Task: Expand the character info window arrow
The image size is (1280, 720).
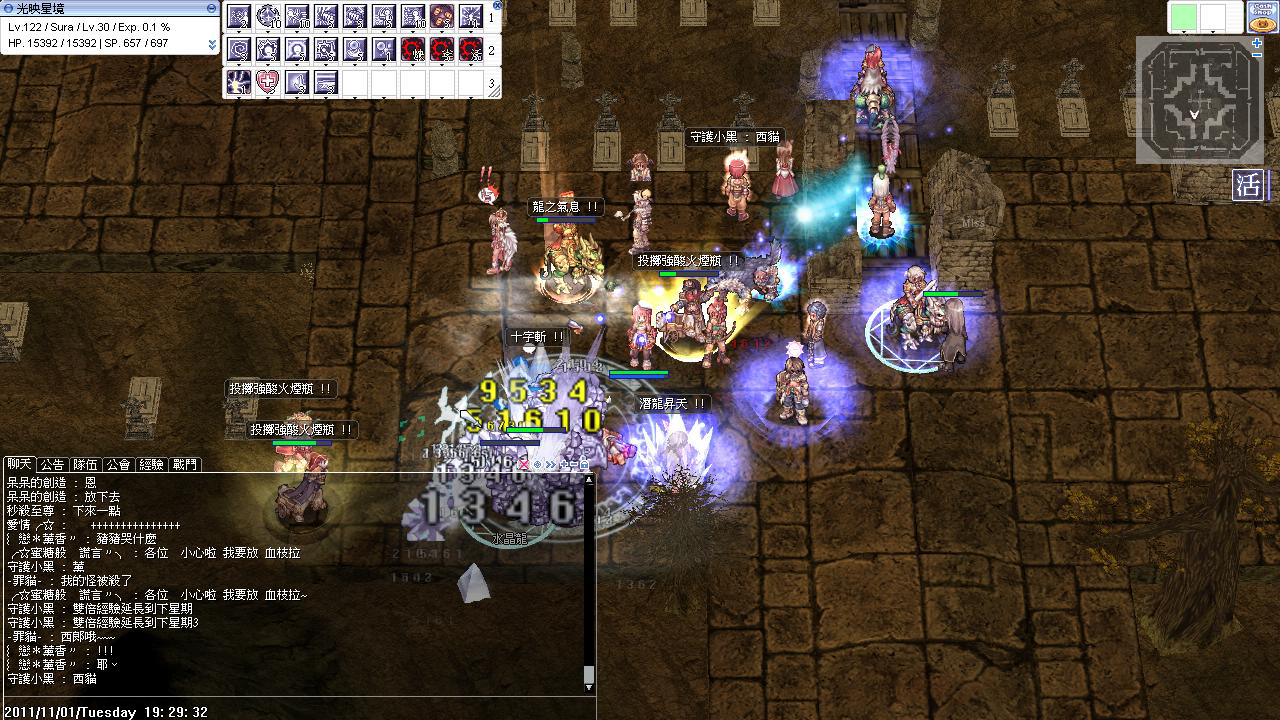Action: 212,45
